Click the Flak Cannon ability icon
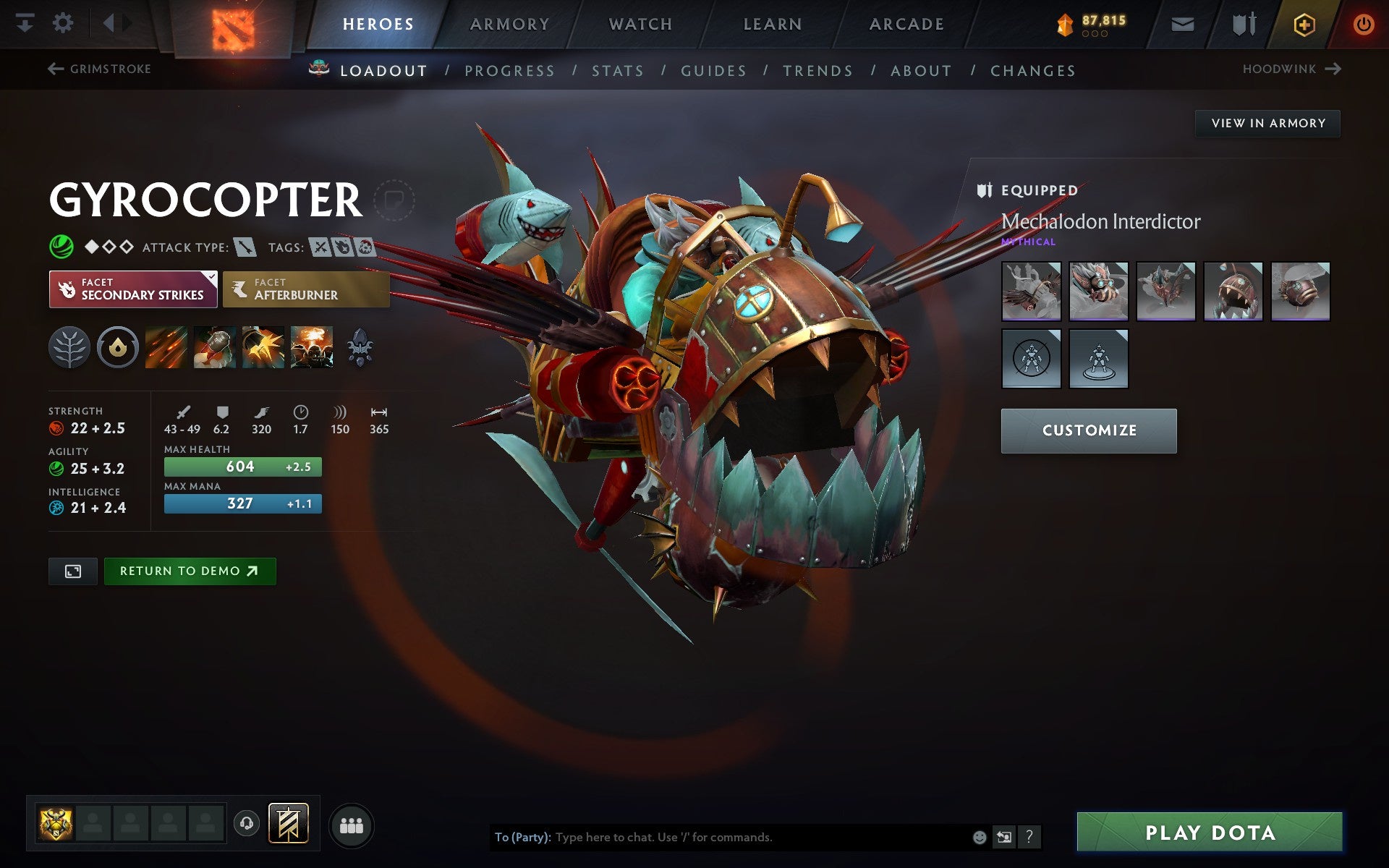Screen dimensions: 1389x868 [263, 347]
